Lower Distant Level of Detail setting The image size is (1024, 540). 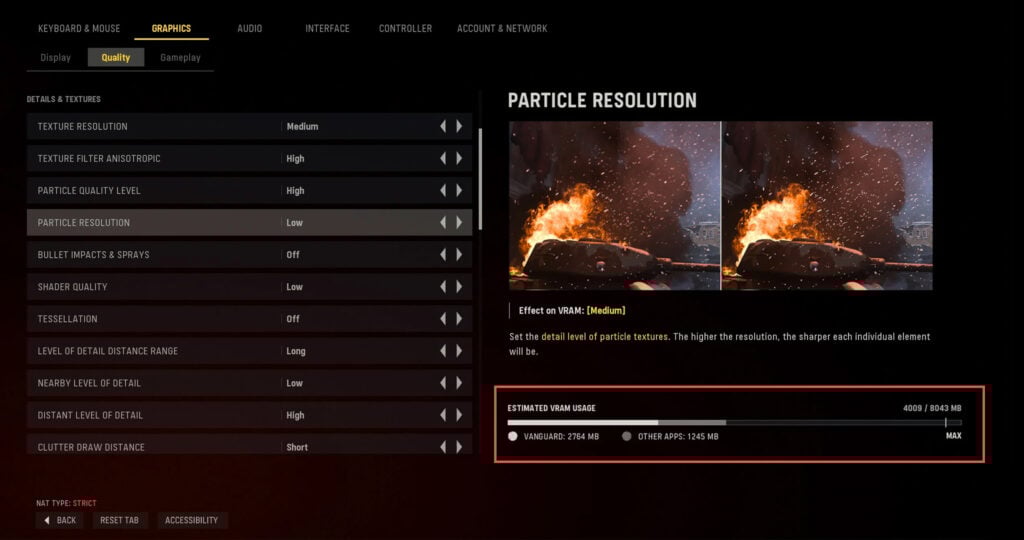click(x=443, y=415)
